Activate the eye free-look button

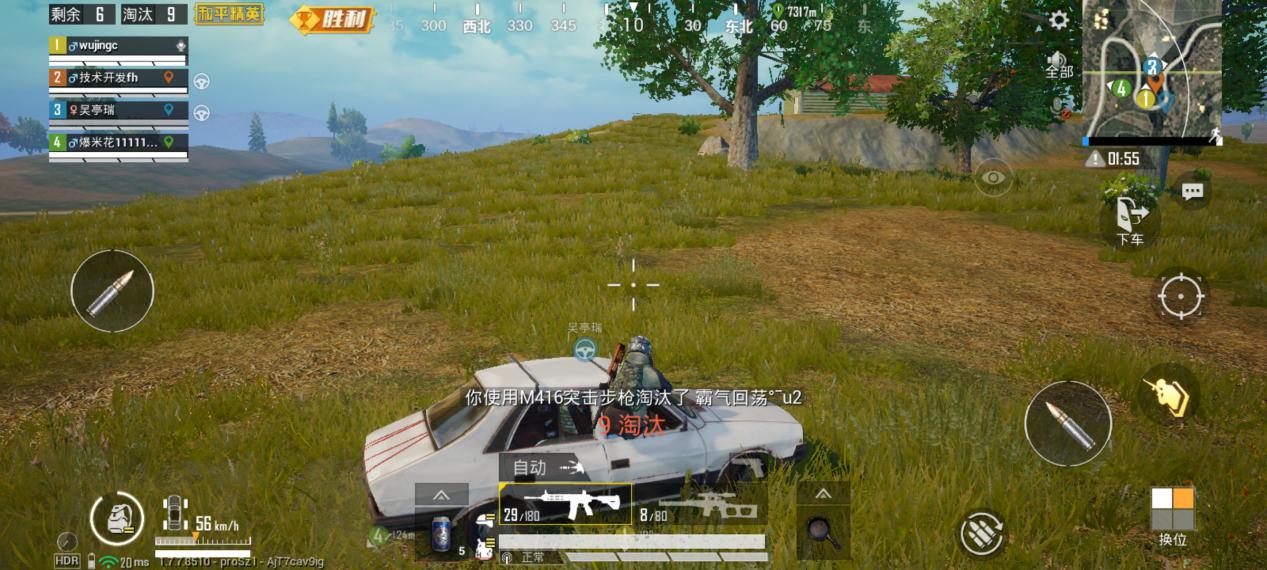pyautogui.click(x=992, y=177)
